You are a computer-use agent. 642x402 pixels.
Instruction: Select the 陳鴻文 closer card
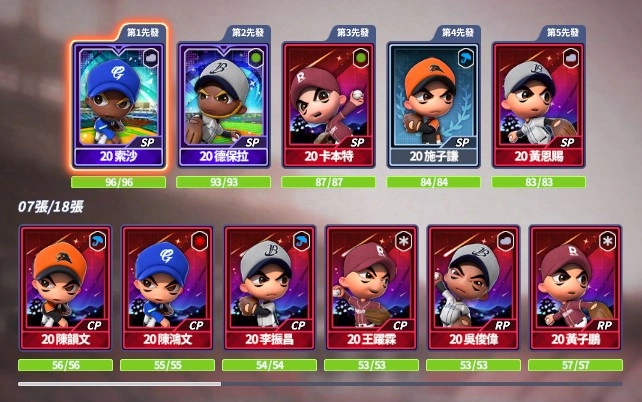(167, 287)
